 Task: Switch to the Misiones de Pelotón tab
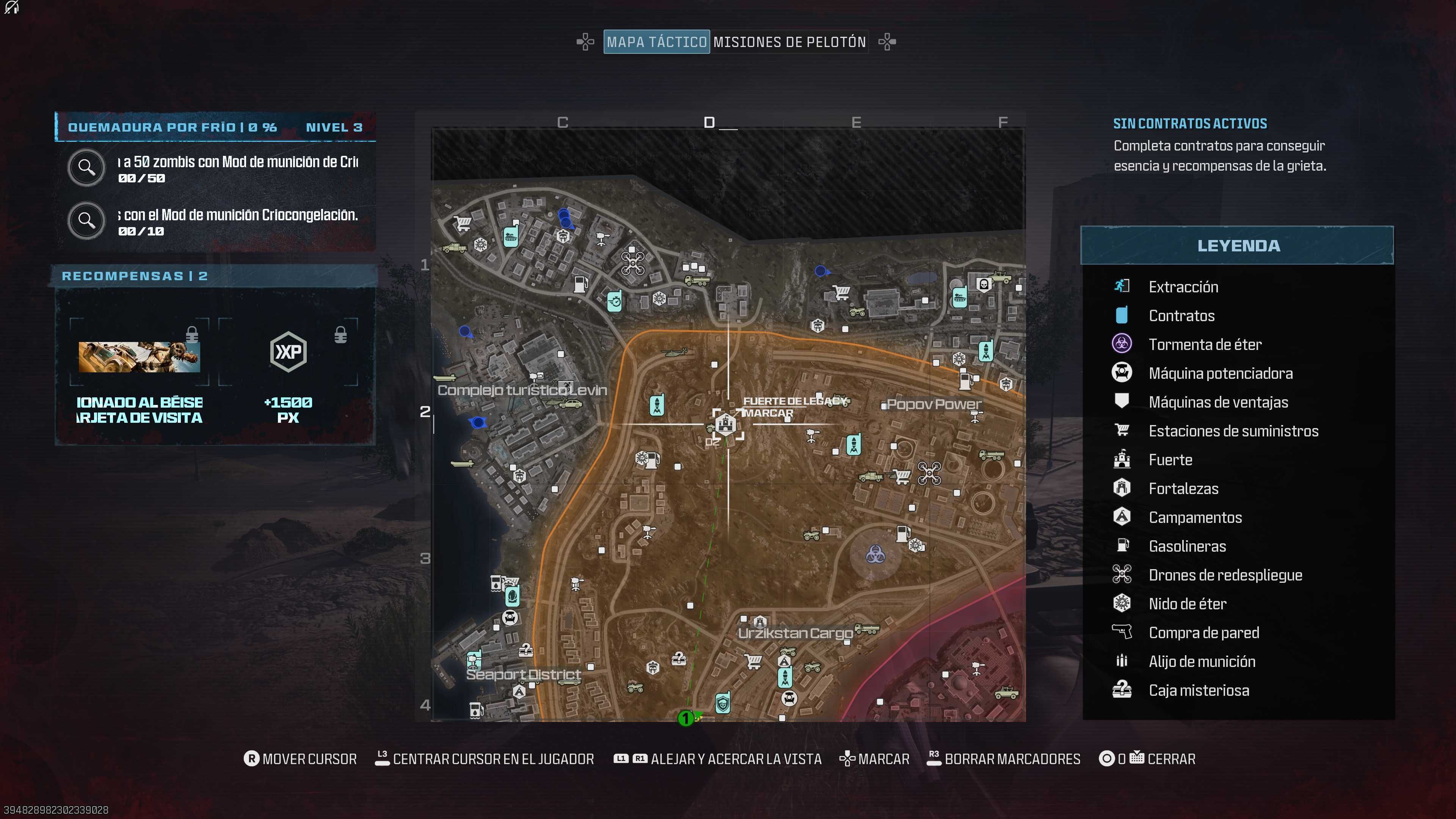click(x=789, y=42)
